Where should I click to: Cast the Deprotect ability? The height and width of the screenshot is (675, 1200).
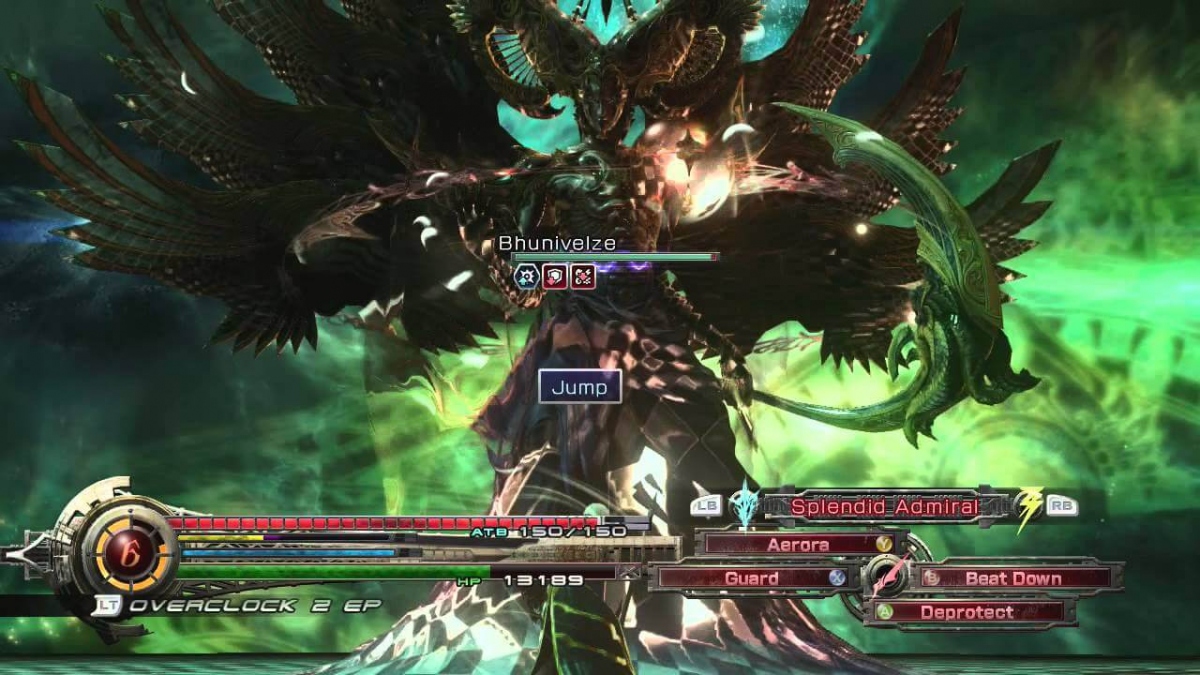click(966, 612)
